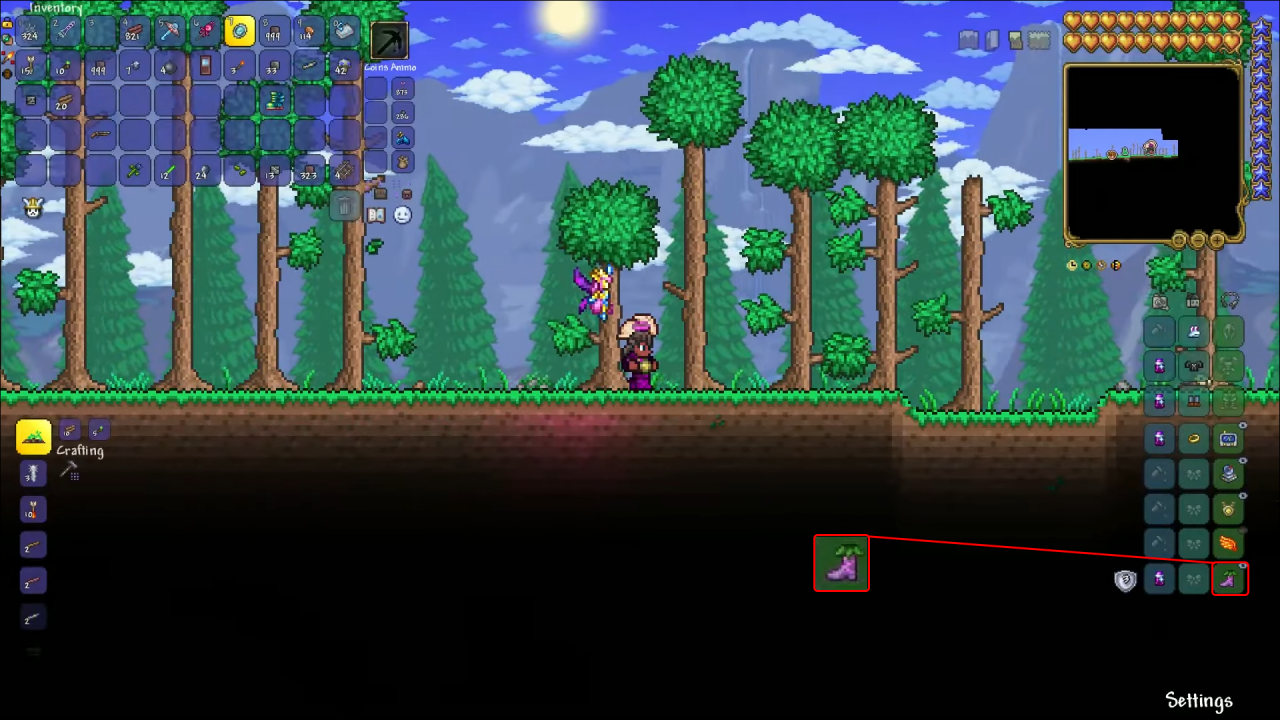Select the Flower Boots accessory slot
The height and width of the screenshot is (720, 1280).
point(1229,580)
